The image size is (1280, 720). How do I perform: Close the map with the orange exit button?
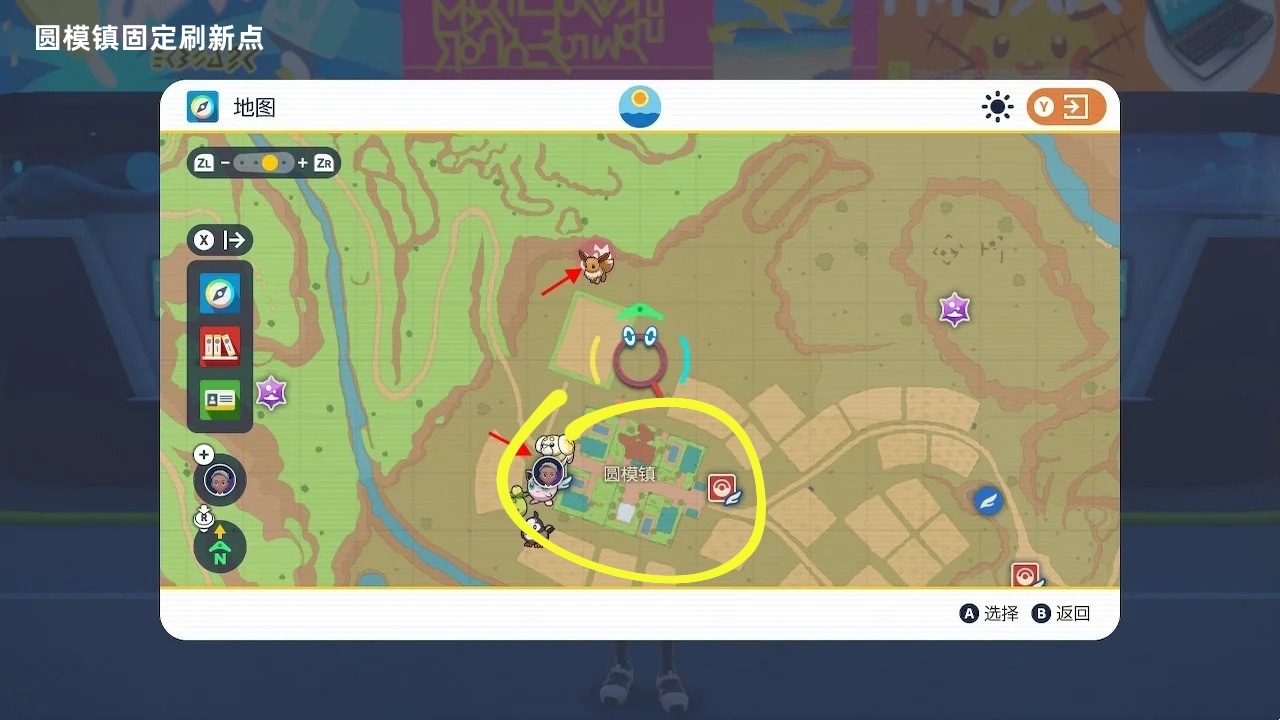(x=1066, y=107)
